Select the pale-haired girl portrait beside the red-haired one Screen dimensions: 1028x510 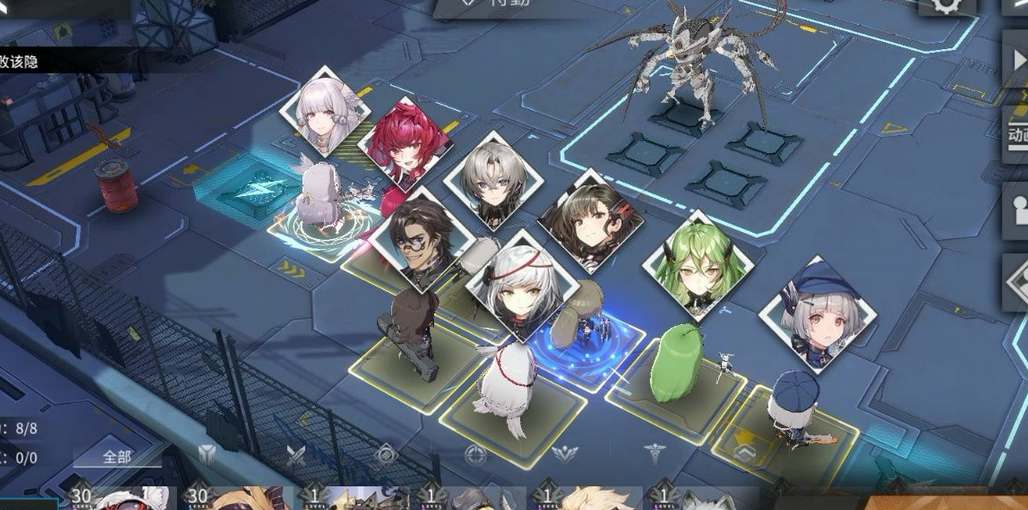pyautogui.click(x=325, y=112)
